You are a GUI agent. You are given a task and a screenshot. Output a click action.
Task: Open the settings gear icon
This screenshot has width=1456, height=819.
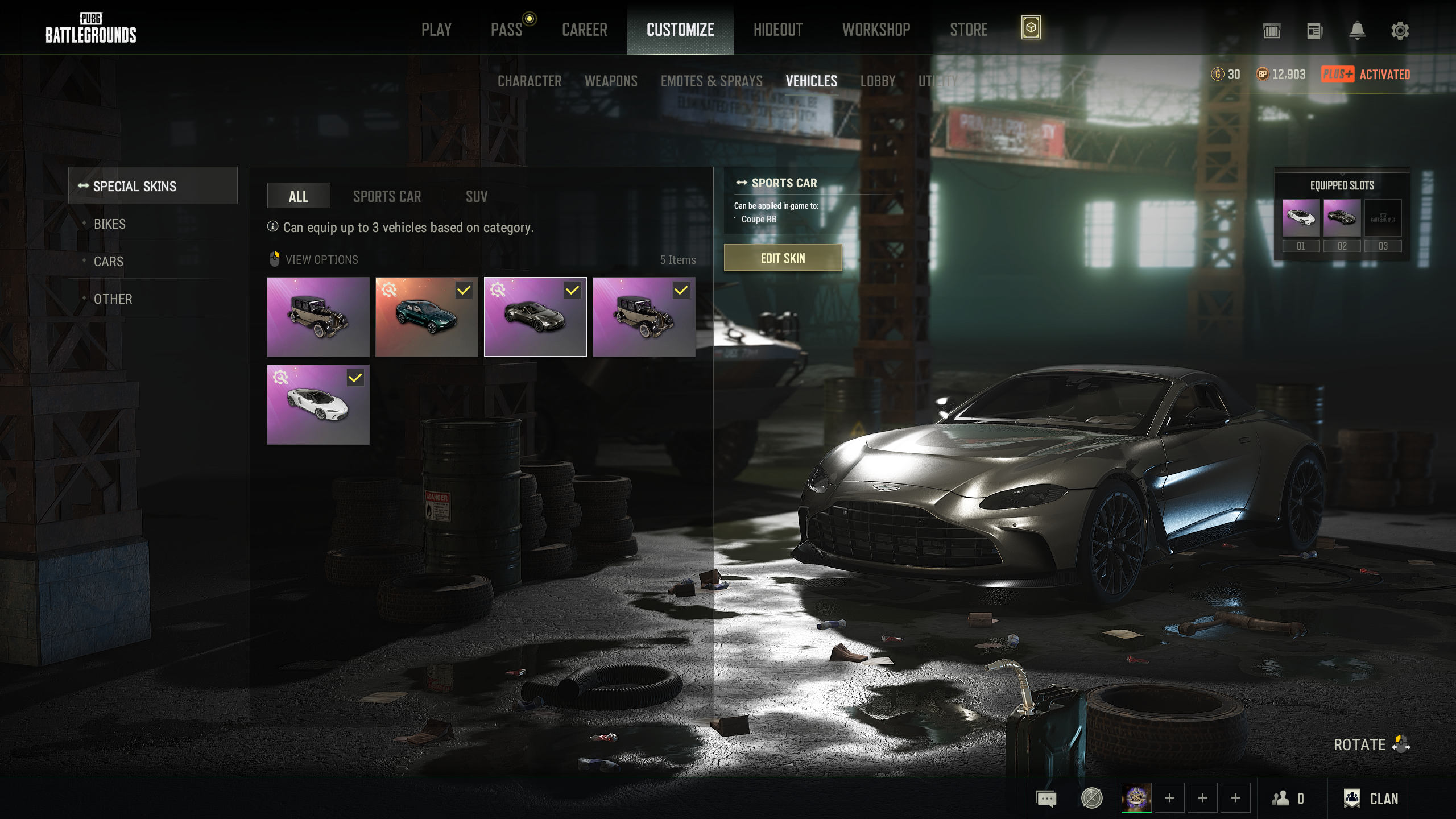1400,31
